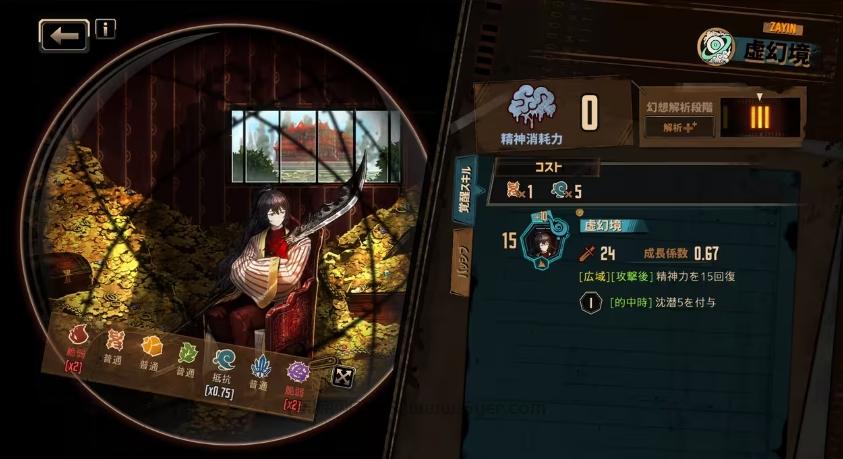Tap the 虚幻境 skill name label
The image size is (843, 459).
(603, 227)
